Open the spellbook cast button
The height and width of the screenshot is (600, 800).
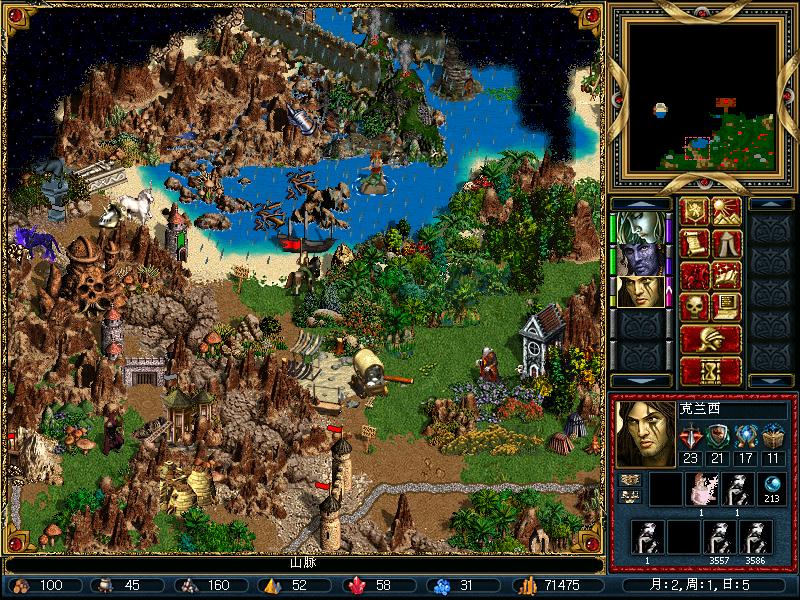726,276
